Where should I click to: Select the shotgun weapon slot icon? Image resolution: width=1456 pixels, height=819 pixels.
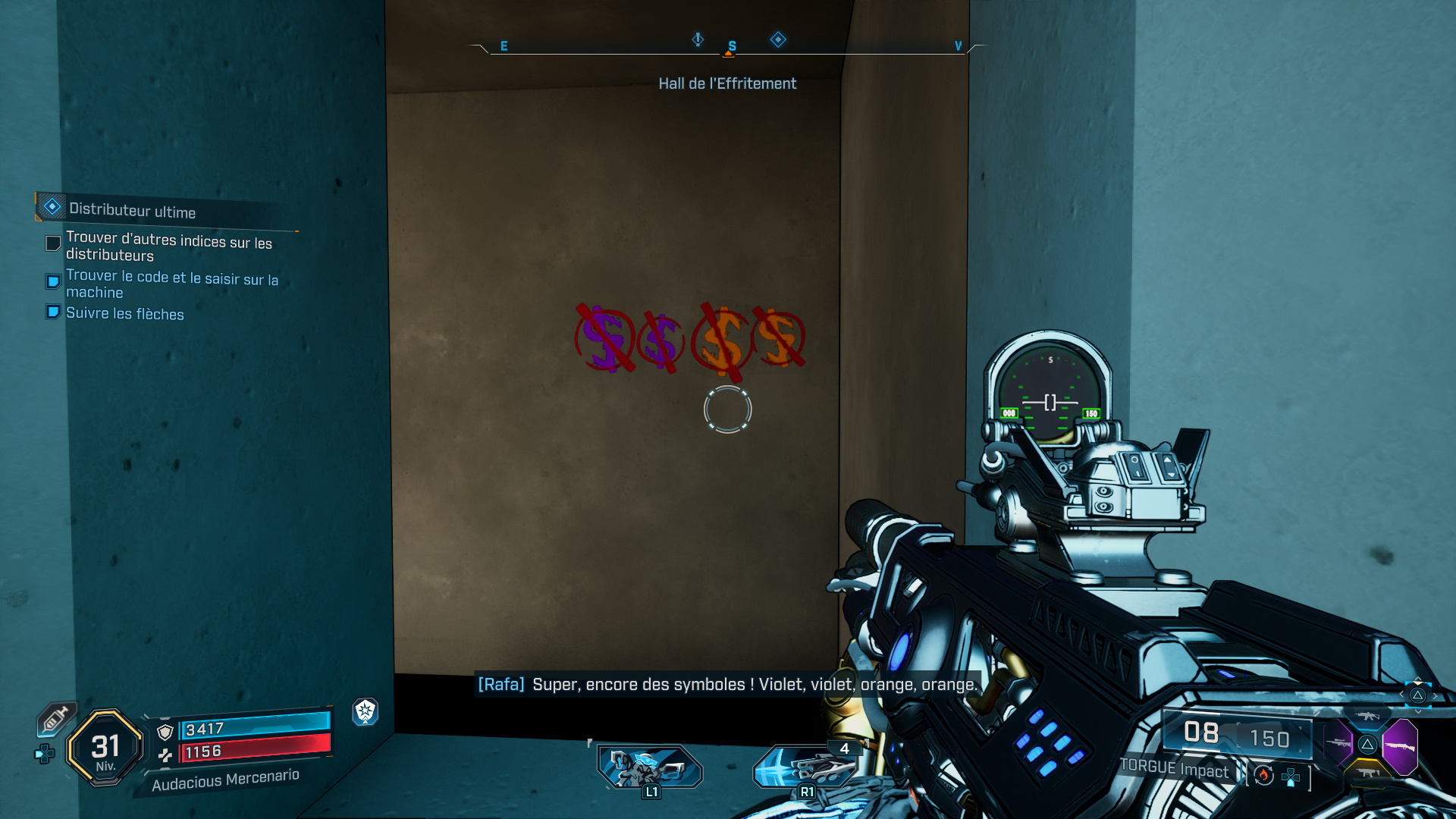coord(1401,747)
